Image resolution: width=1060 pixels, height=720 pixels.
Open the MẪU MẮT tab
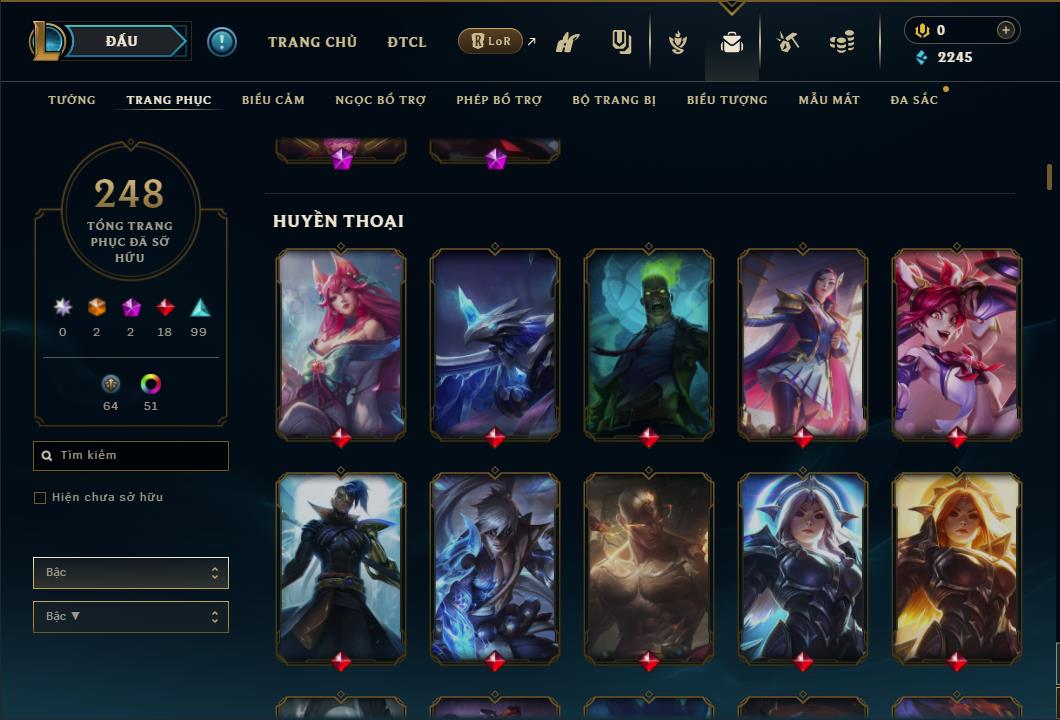click(x=829, y=100)
